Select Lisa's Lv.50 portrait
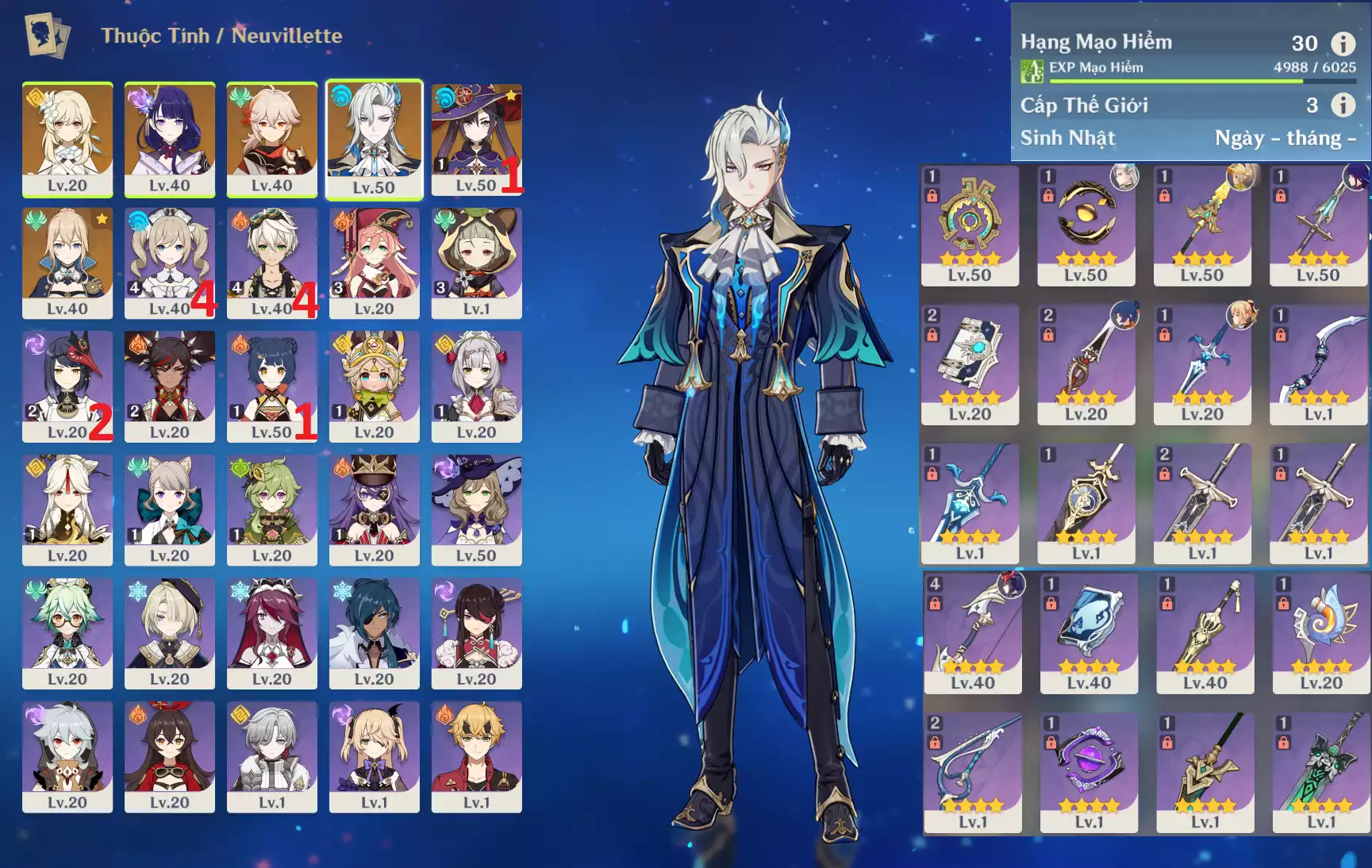 coord(476,508)
